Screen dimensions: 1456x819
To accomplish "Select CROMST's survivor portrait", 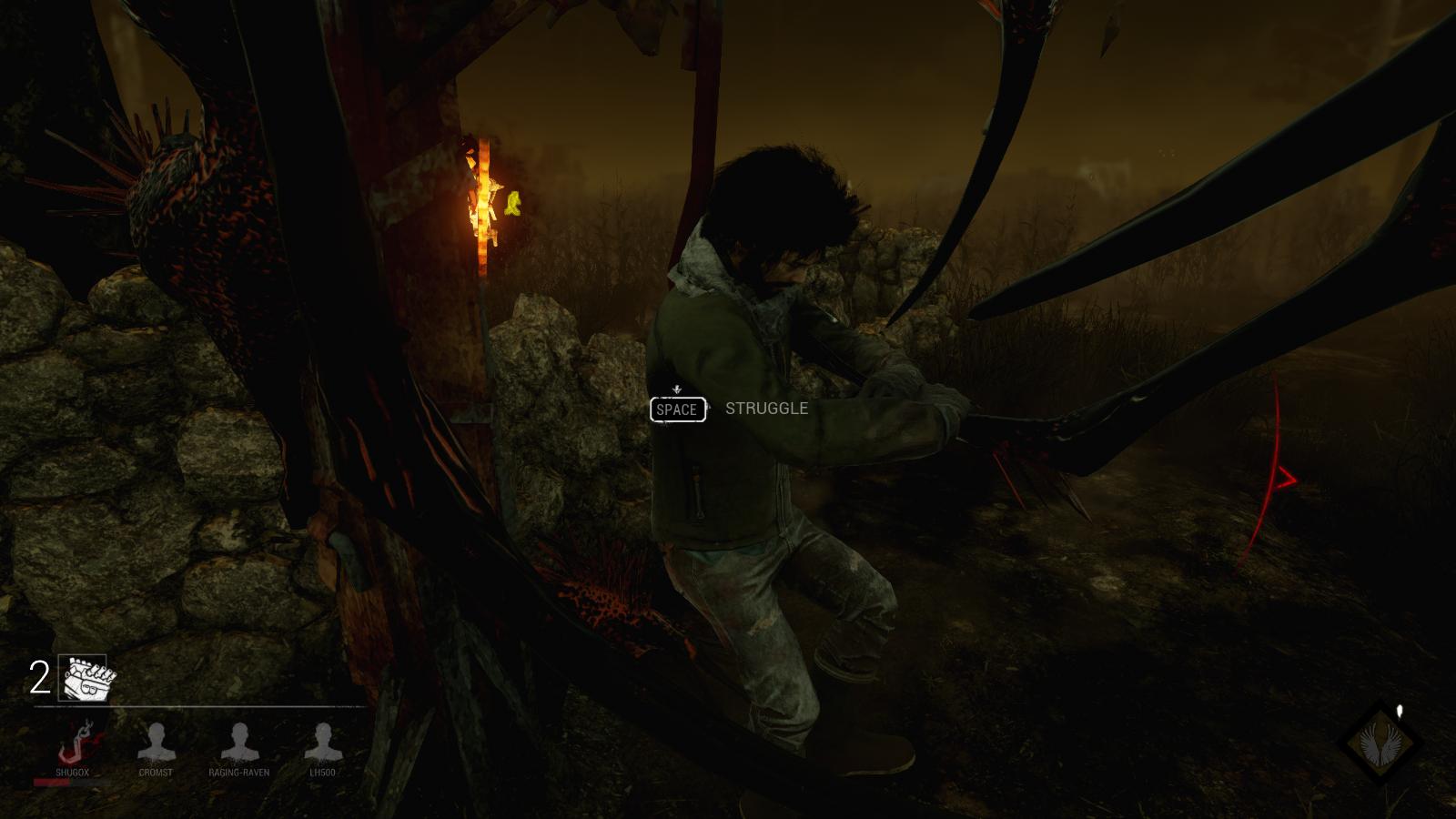I will coord(156,743).
